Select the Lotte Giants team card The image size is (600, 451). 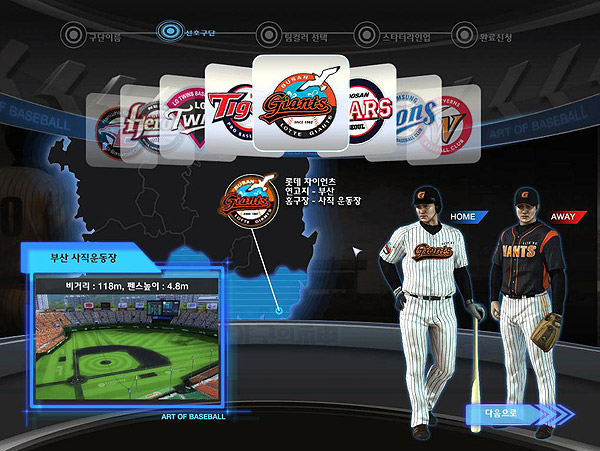pyautogui.click(x=300, y=103)
